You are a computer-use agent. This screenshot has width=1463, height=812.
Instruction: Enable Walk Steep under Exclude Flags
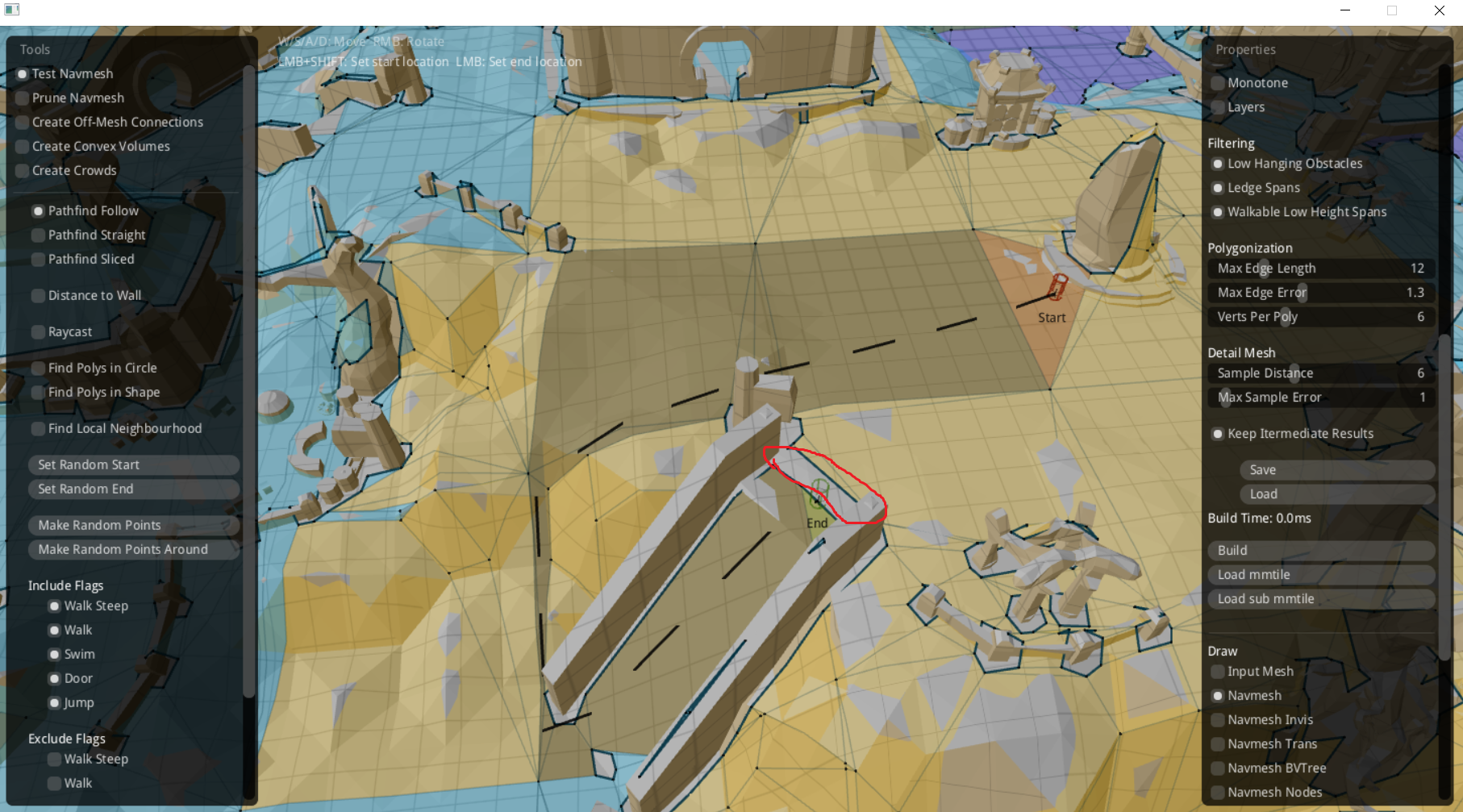point(54,759)
